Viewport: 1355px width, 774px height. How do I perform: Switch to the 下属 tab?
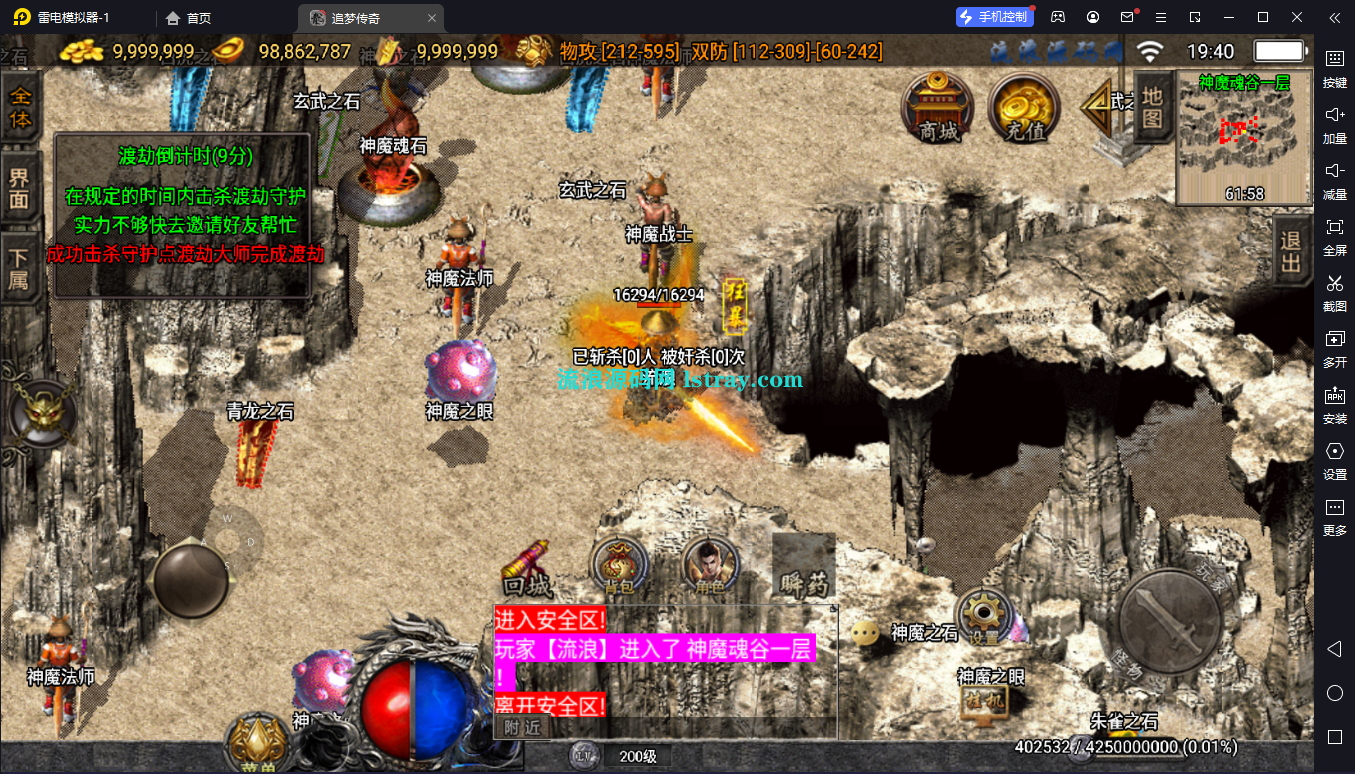(x=20, y=267)
